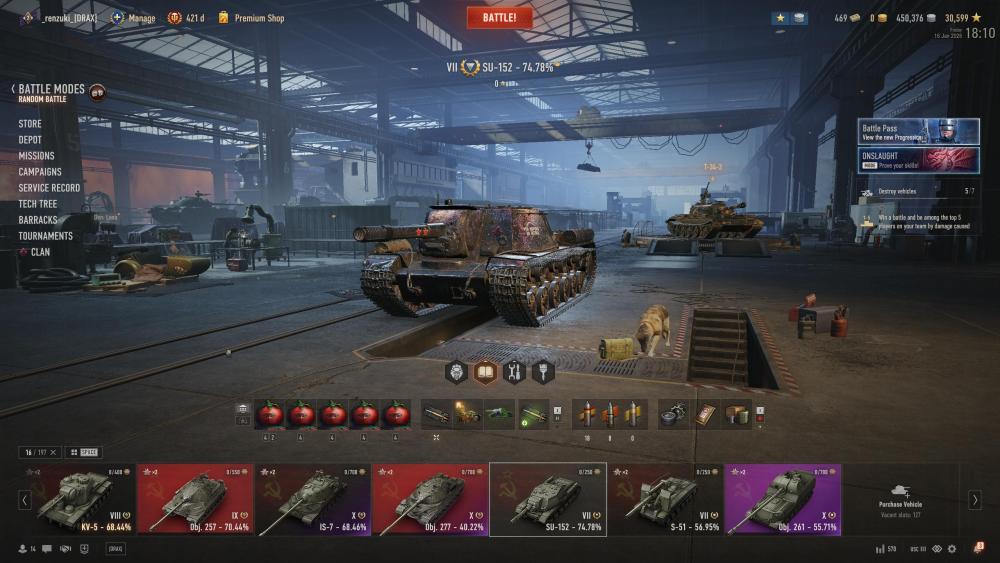Image resolution: width=1000 pixels, height=563 pixels.
Task: Open the Missions screen
Action: pos(36,156)
